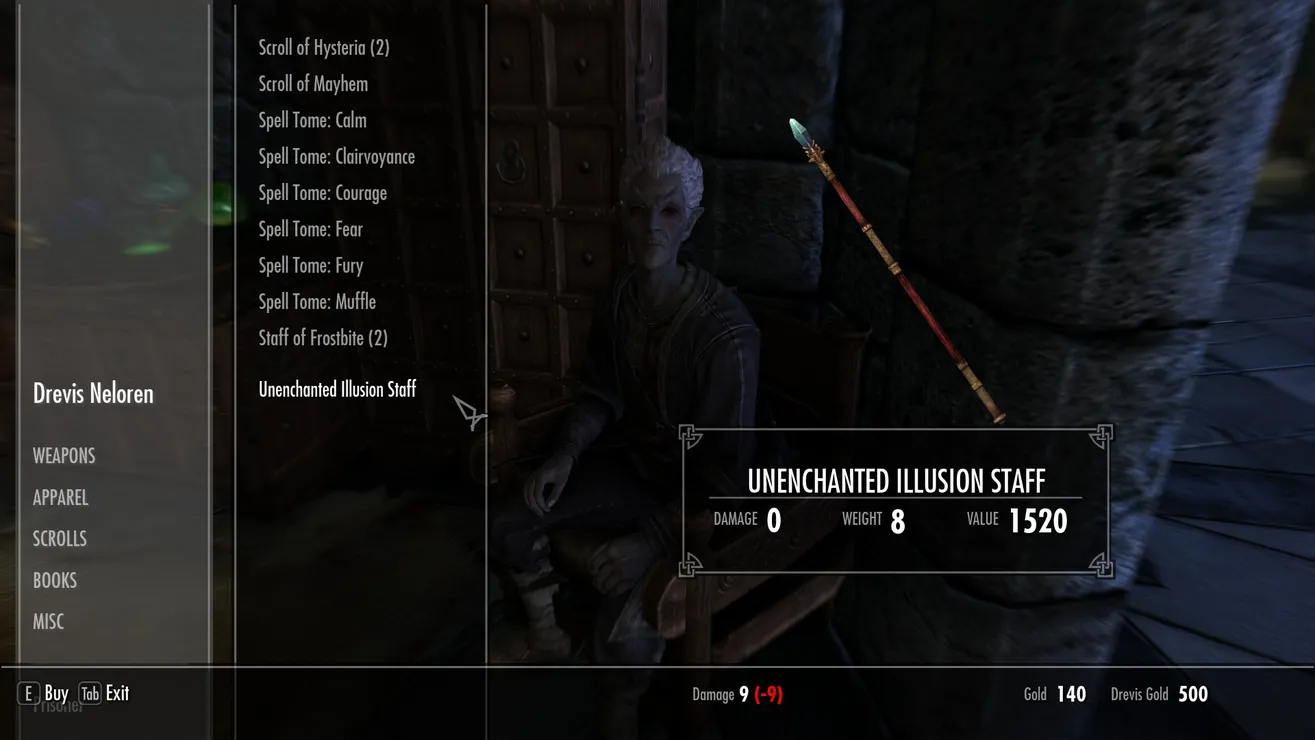Choose Spell Tome: Fear

tap(310, 229)
